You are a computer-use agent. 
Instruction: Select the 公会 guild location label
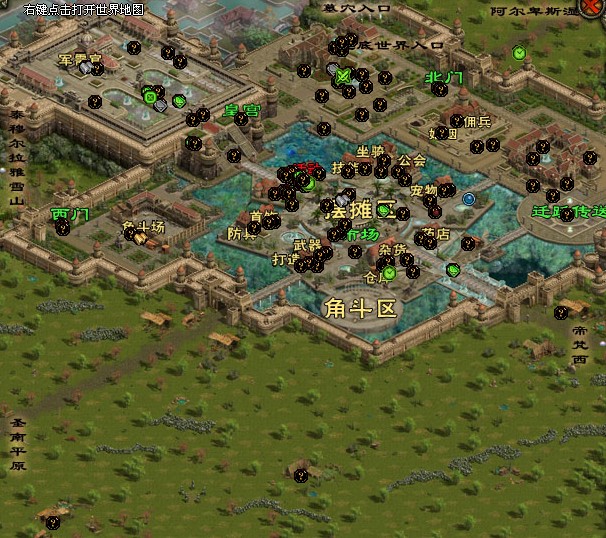[x=411, y=160]
